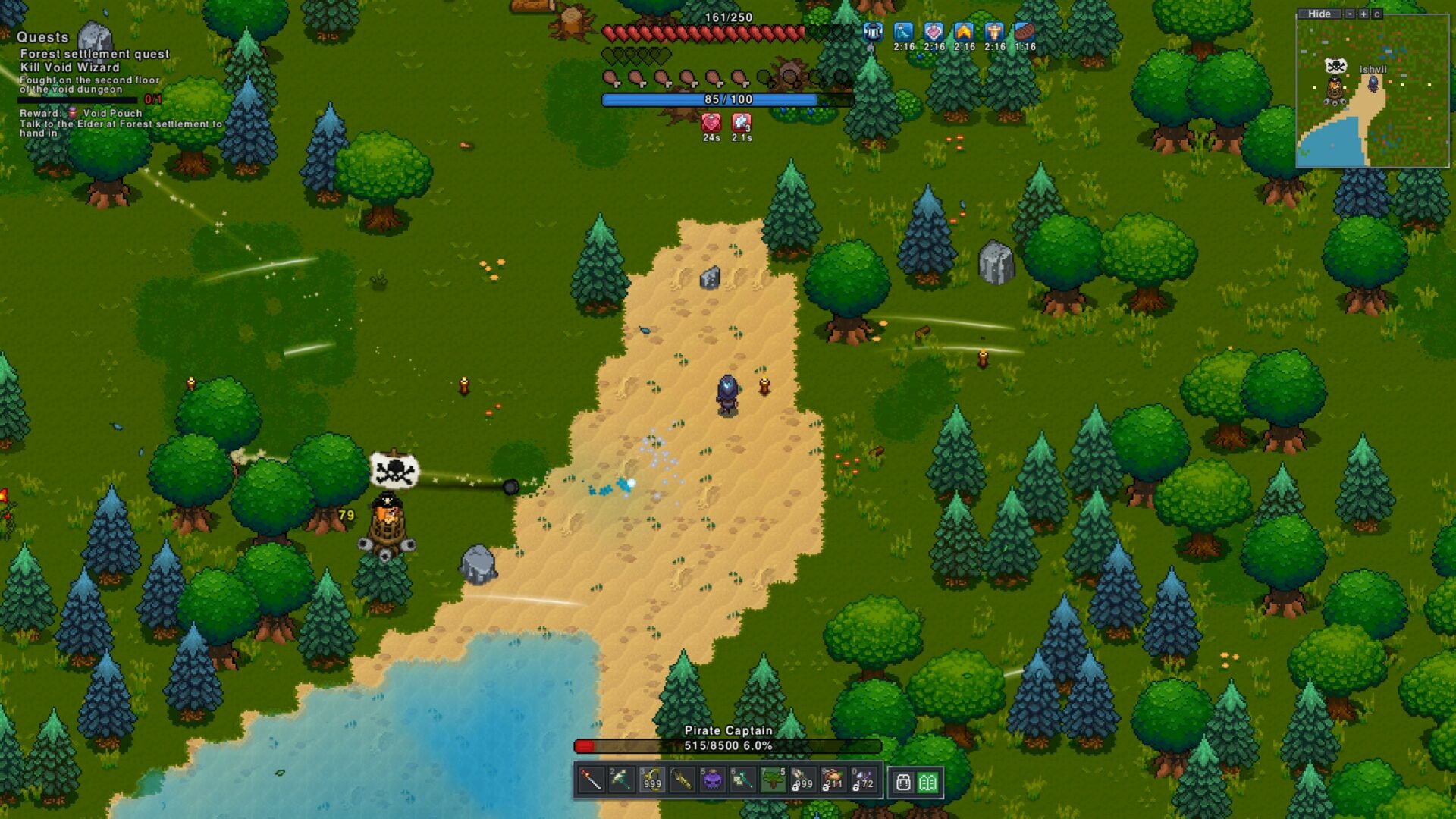1456x819 pixels.
Task: Select the purple skull potion slot
Action: pyautogui.click(x=712, y=780)
